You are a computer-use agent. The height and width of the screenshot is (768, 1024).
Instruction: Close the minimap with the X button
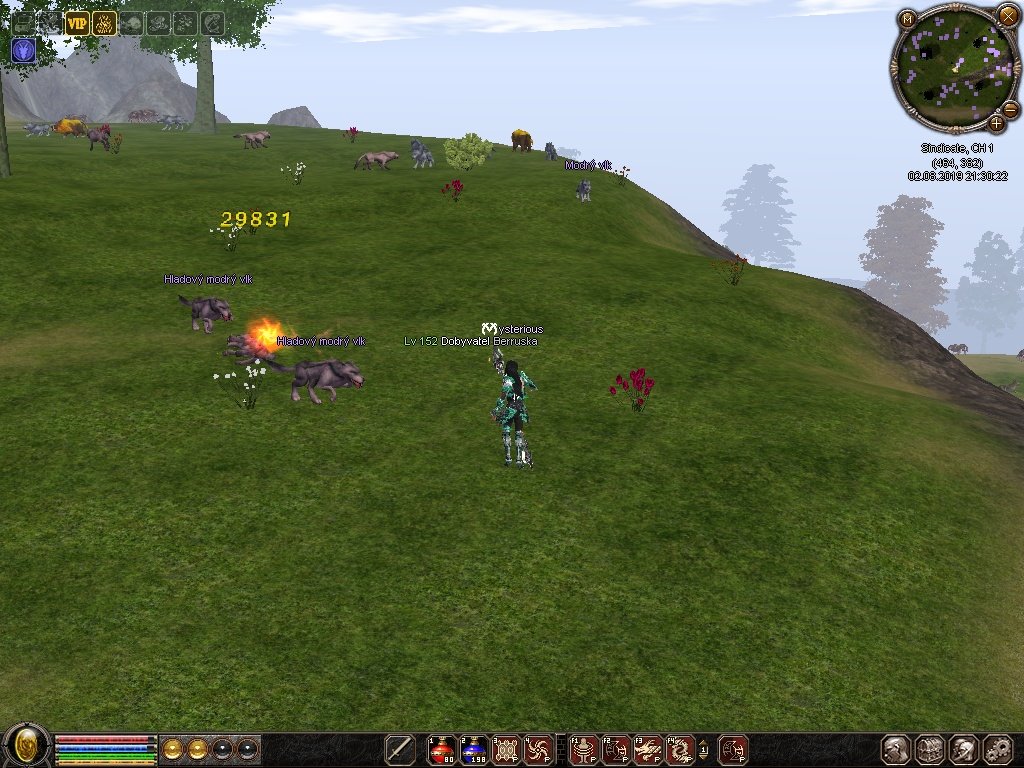coord(1007,16)
